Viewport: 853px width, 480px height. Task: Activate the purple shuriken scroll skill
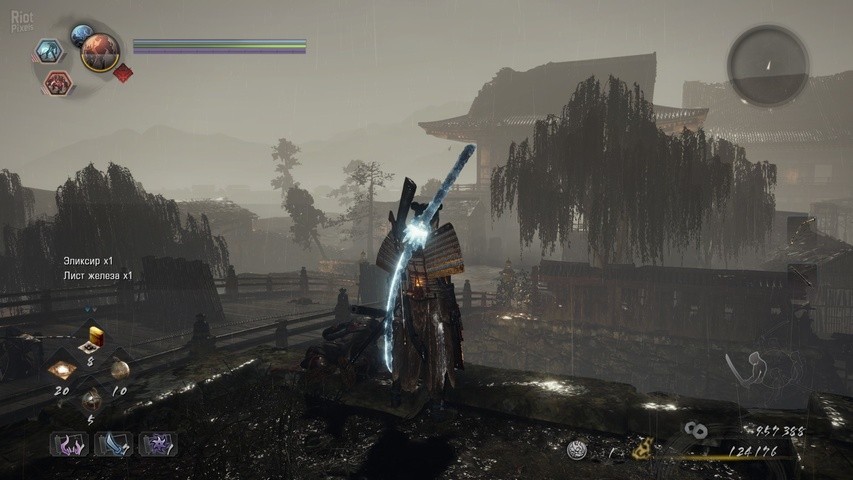click(x=157, y=444)
